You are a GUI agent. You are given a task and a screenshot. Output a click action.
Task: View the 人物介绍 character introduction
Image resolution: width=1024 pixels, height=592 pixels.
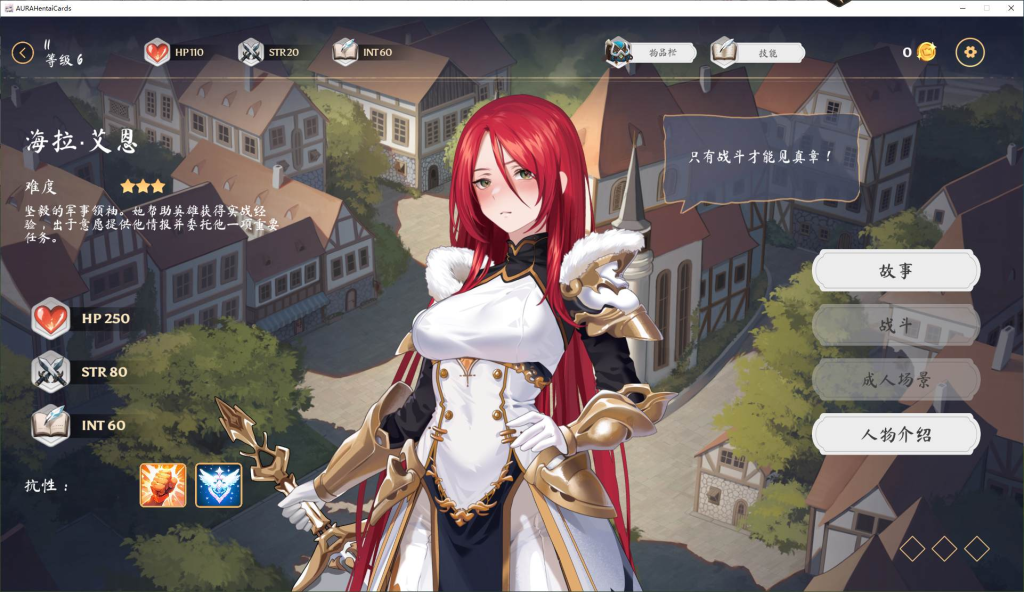[895, 434]
